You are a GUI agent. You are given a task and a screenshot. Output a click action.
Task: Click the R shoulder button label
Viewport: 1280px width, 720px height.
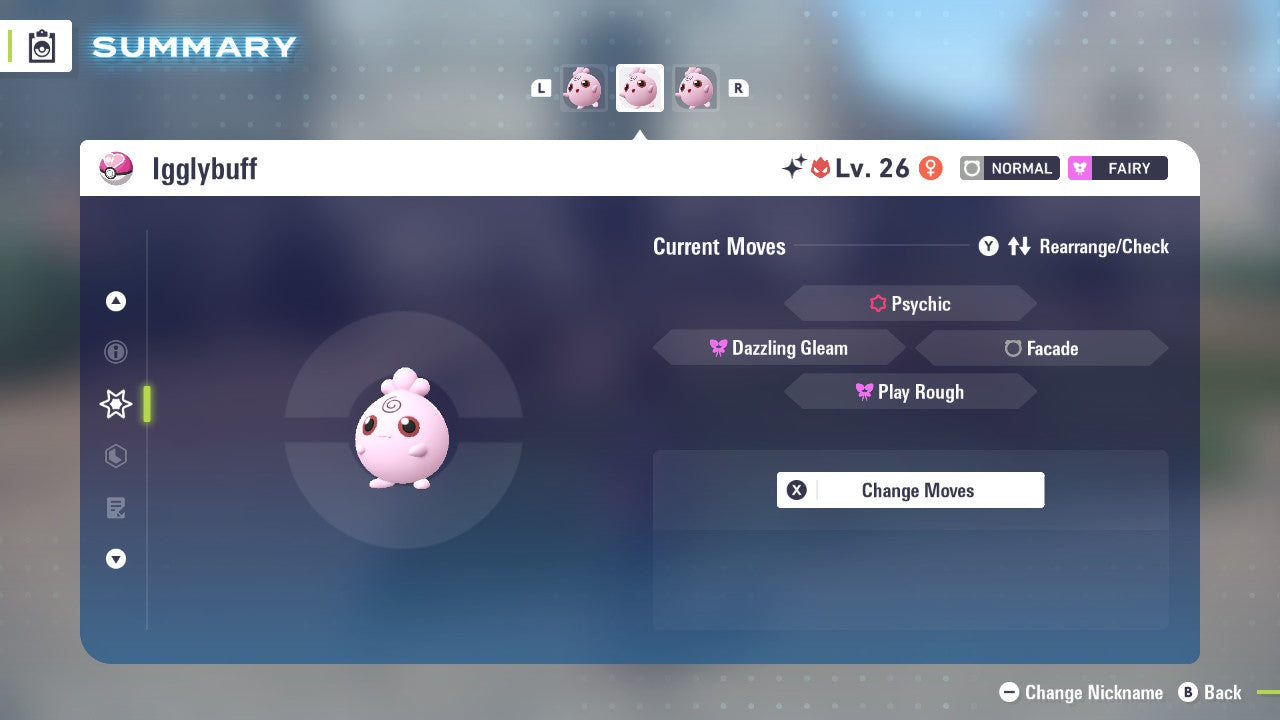click(738, 88)
